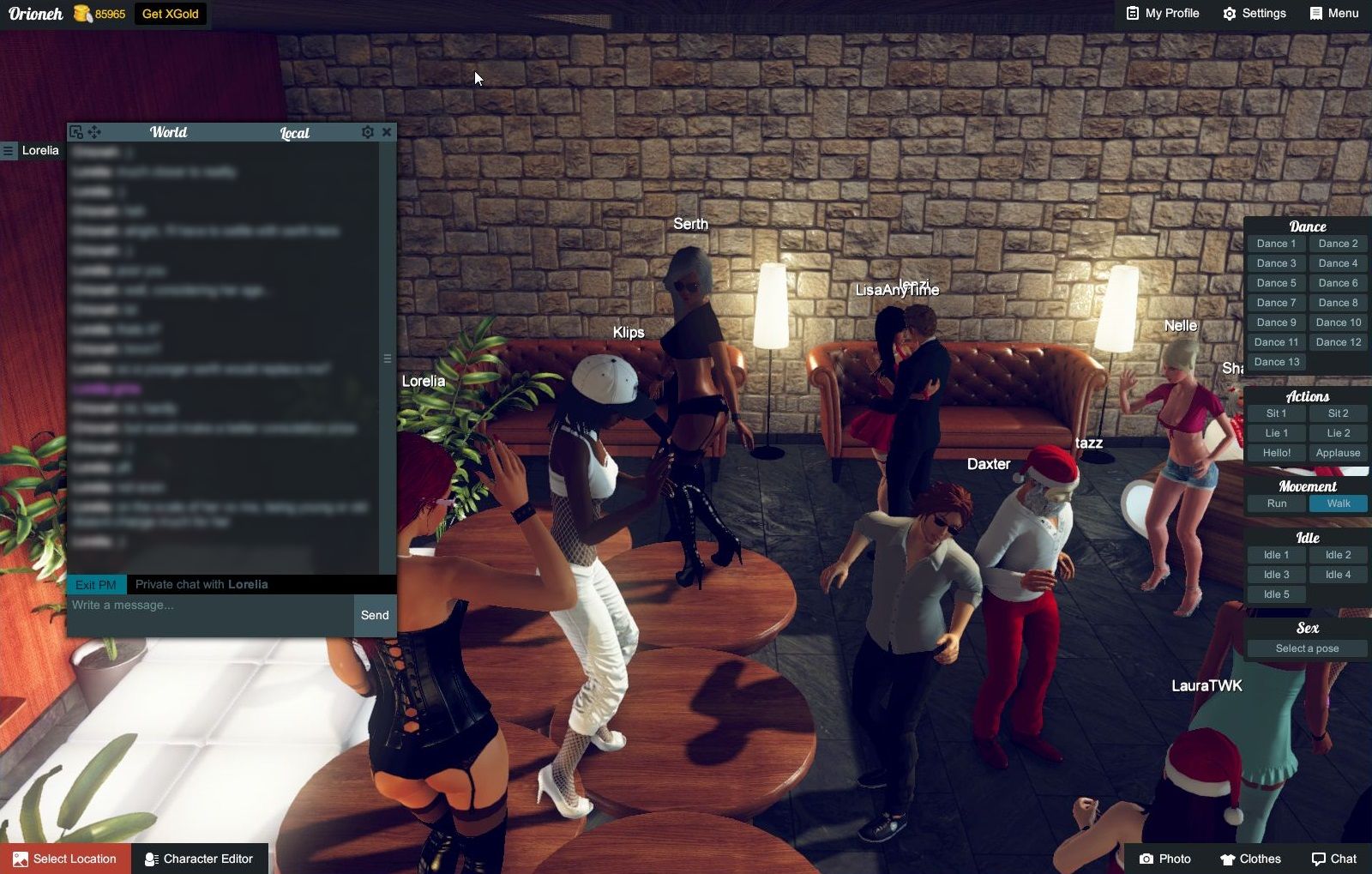Viewport: 1372px width, 874px height.
Task: Start the Dance 5 animation
Action: click(x=1277, y=282)
